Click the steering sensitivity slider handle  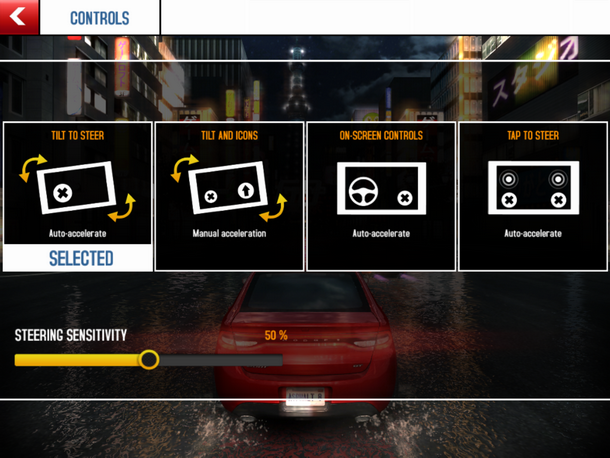pos(149,359)
